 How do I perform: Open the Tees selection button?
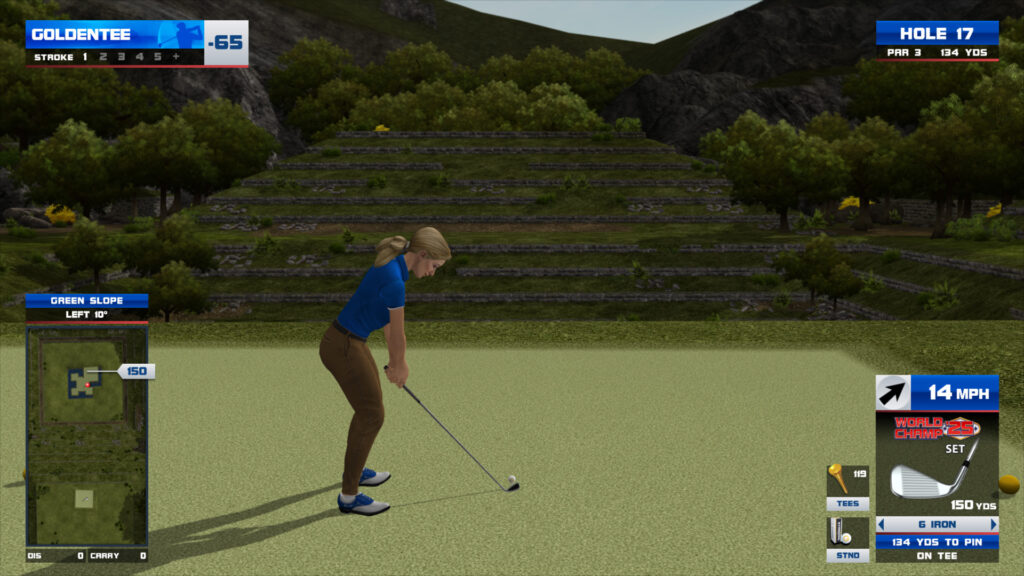point(847,487)
